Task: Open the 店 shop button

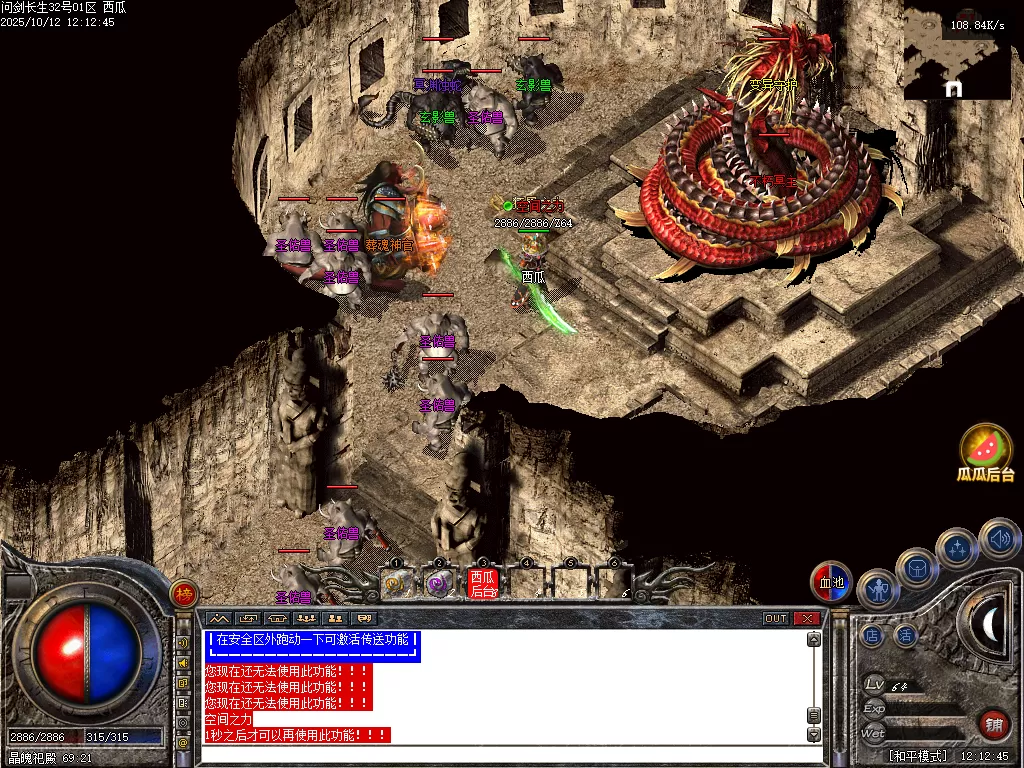Action: point(873,634)
